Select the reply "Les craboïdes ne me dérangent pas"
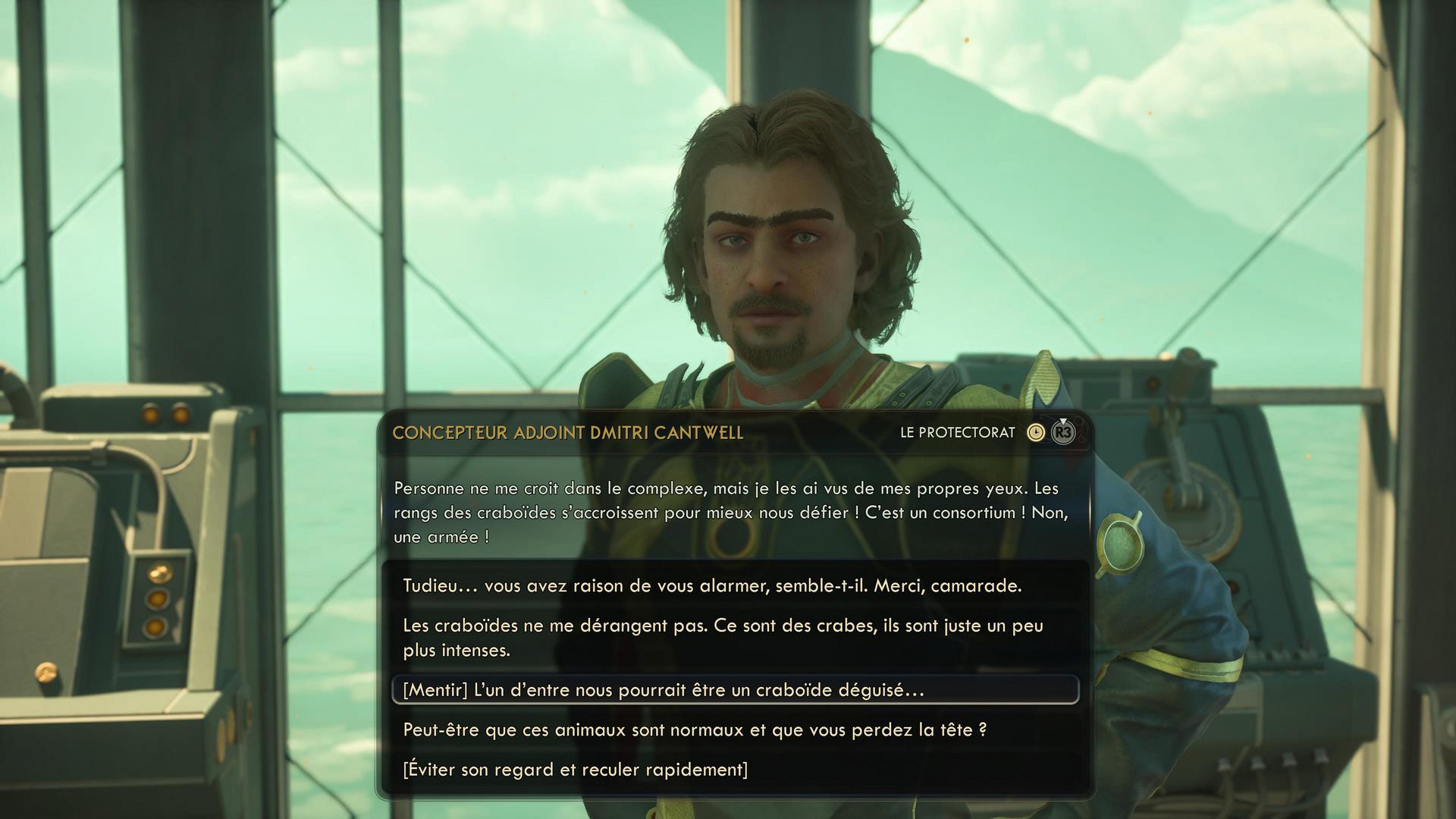 click(722, 638)
